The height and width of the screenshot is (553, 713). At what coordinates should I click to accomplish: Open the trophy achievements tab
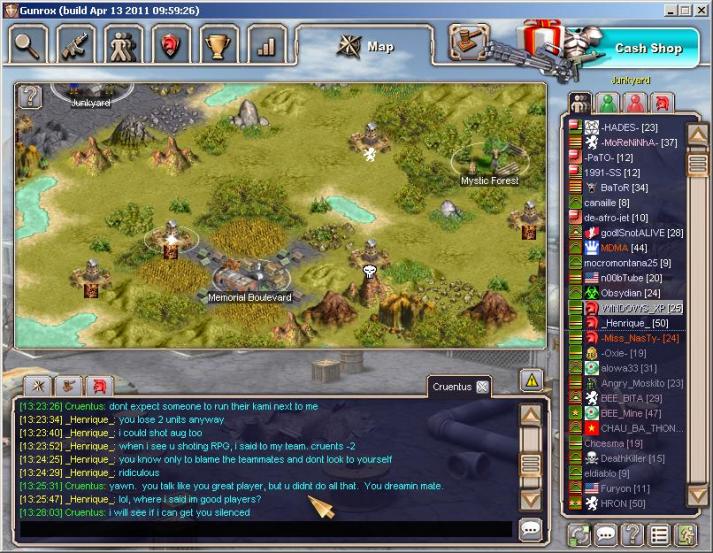219,45
